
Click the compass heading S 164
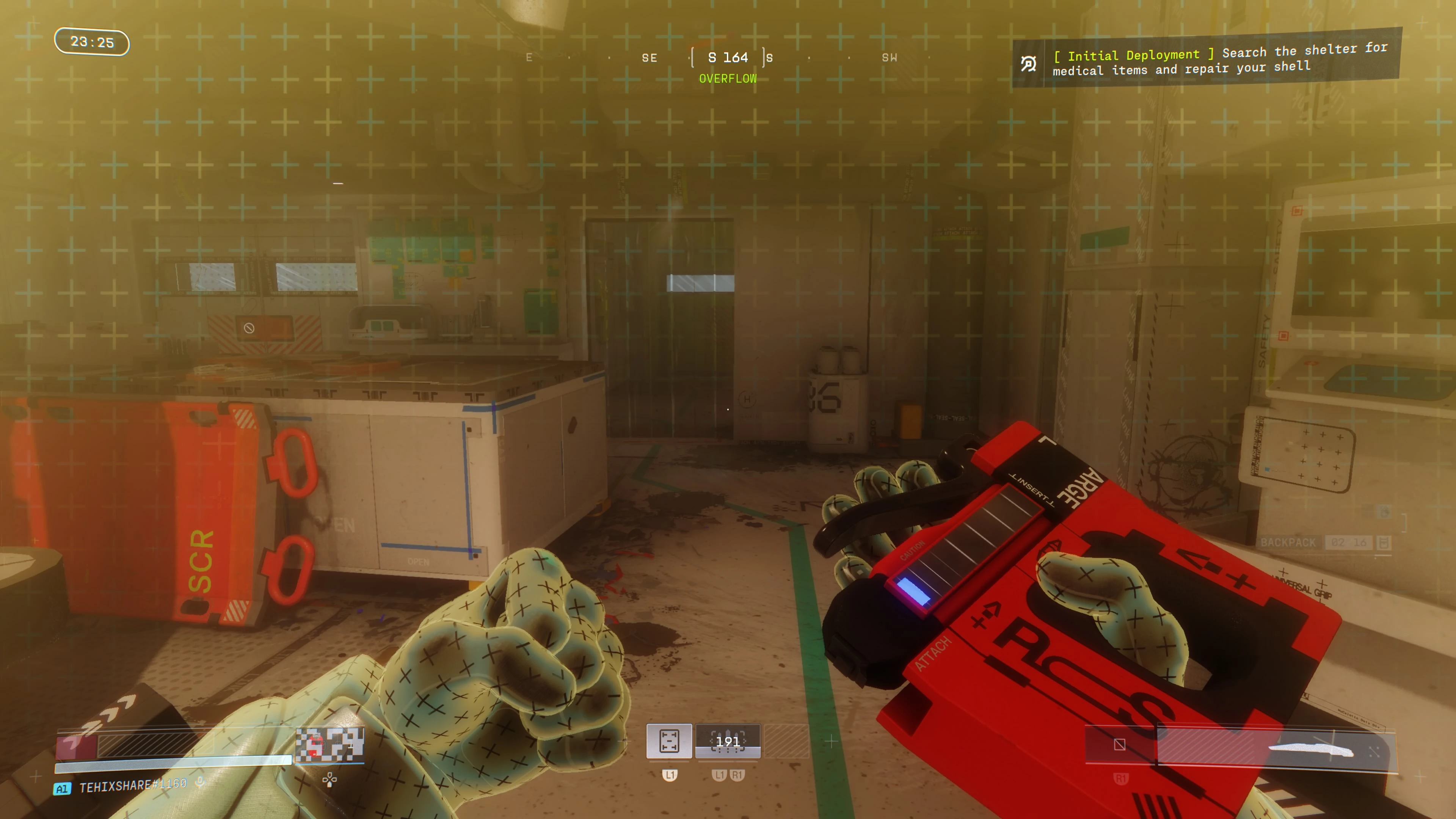pyautogui.click(x=728, y=58)
